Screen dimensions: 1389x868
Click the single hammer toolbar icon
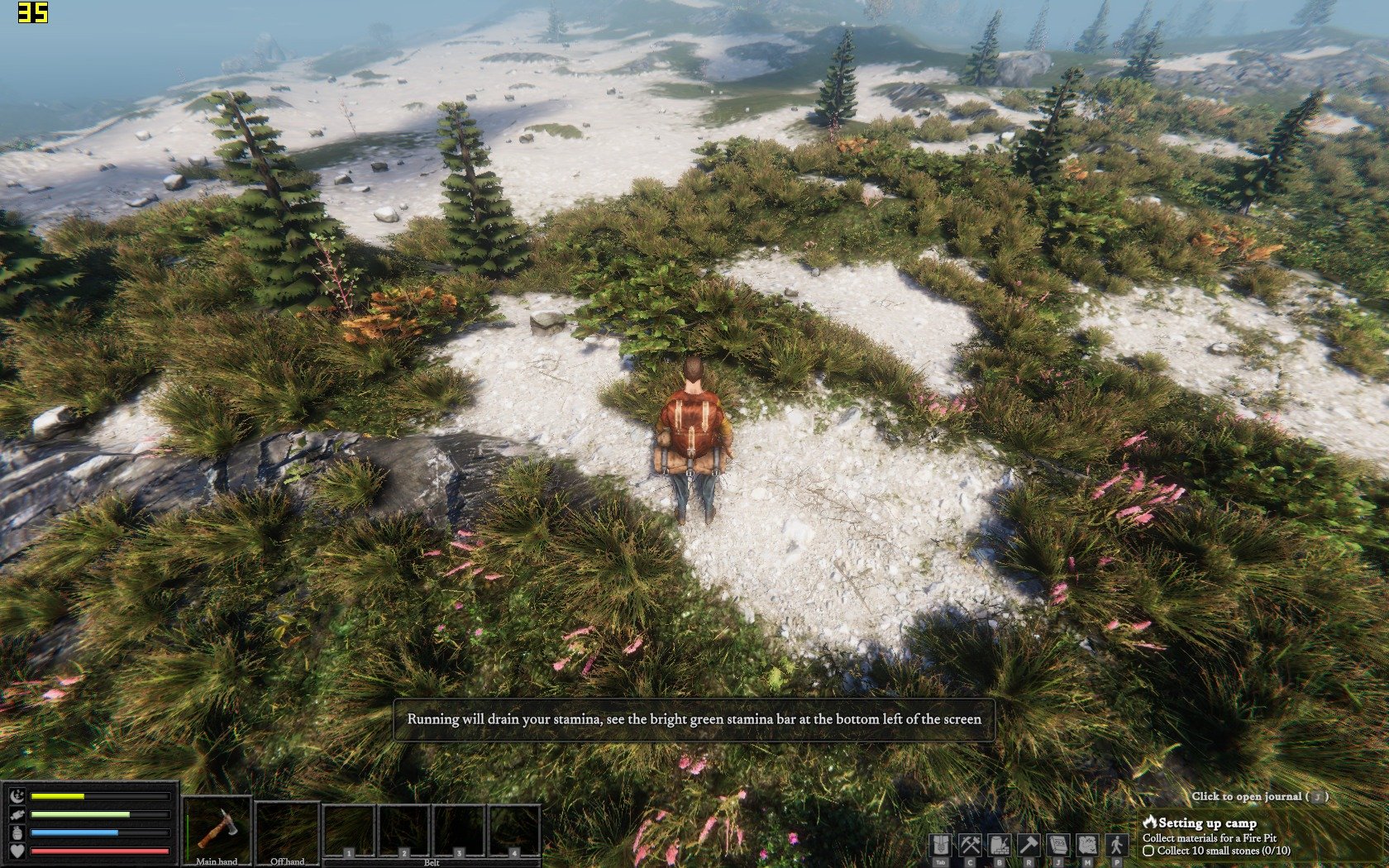pyautogui.click(x=1028, y=845)
